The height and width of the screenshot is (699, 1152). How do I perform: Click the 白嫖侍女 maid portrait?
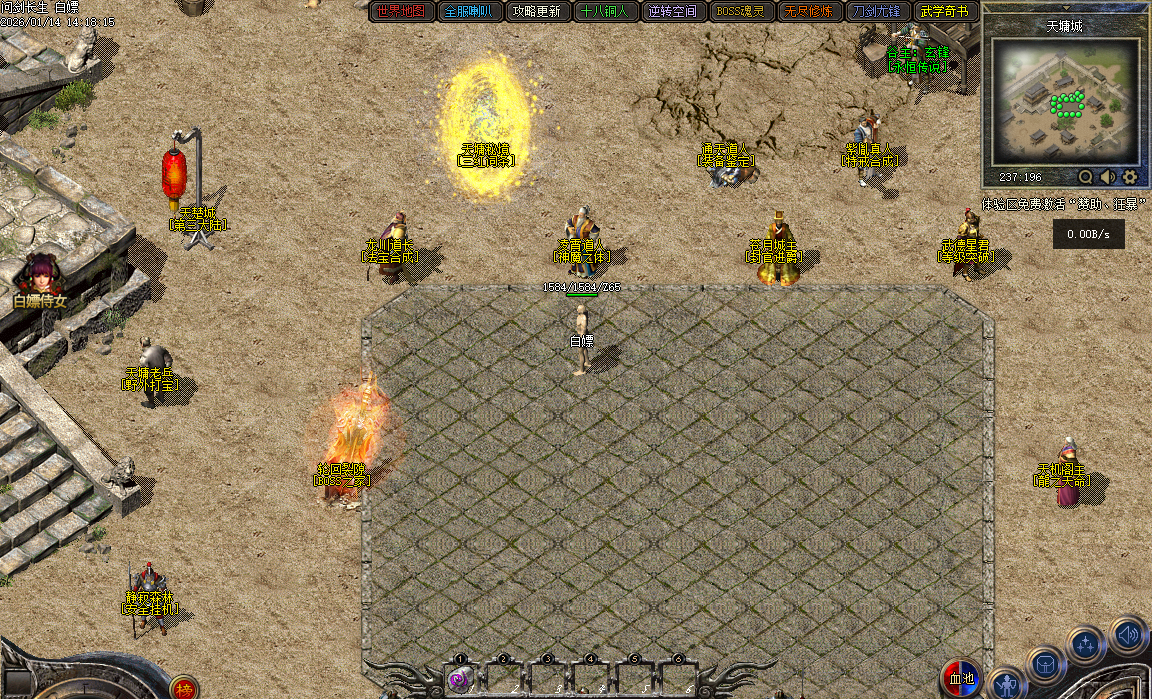pos(40,275)
